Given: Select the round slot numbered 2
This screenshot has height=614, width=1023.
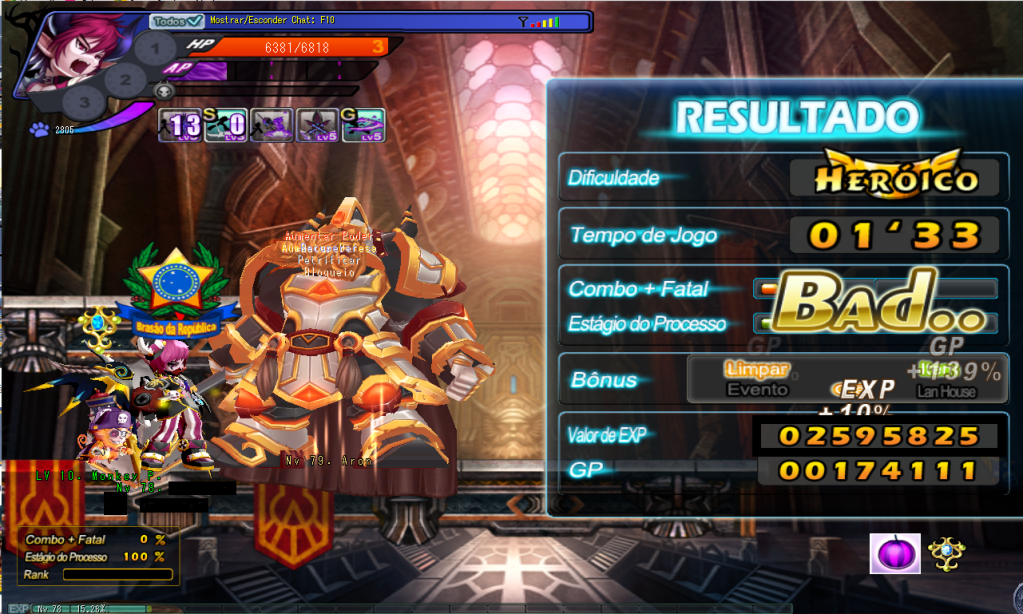Looking at the screenshot, I should (125, 80).
